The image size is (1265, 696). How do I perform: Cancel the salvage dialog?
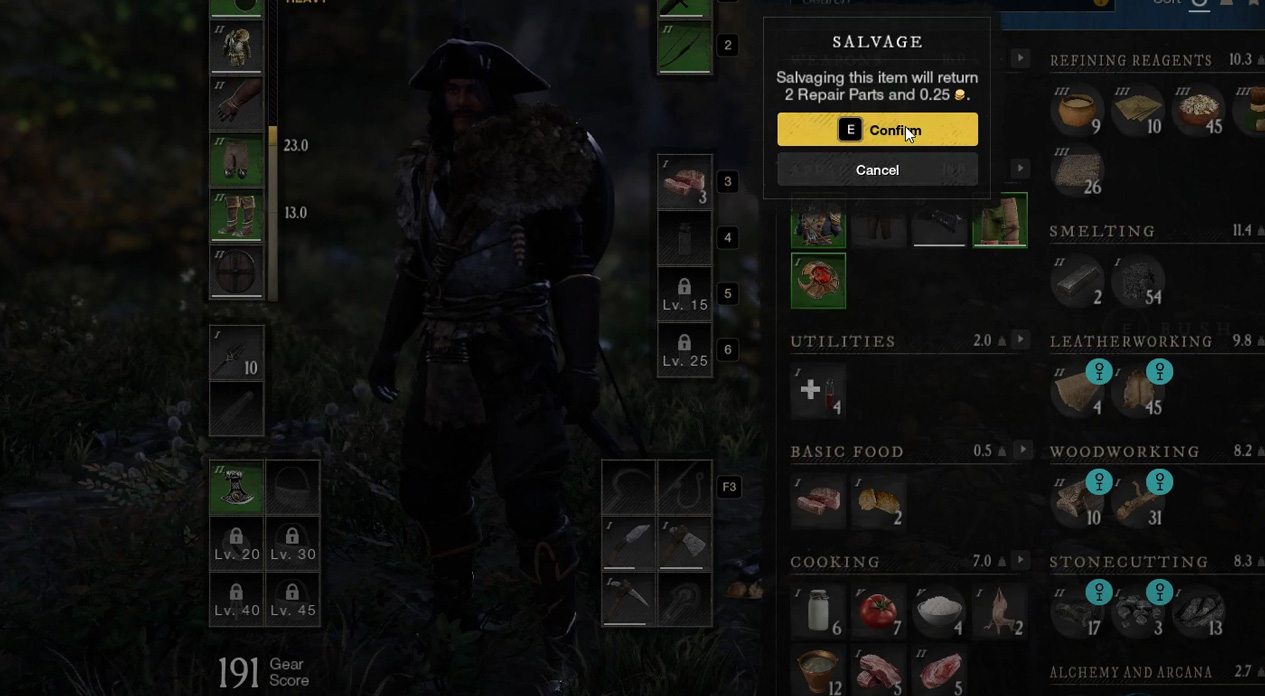coord(877,170)
